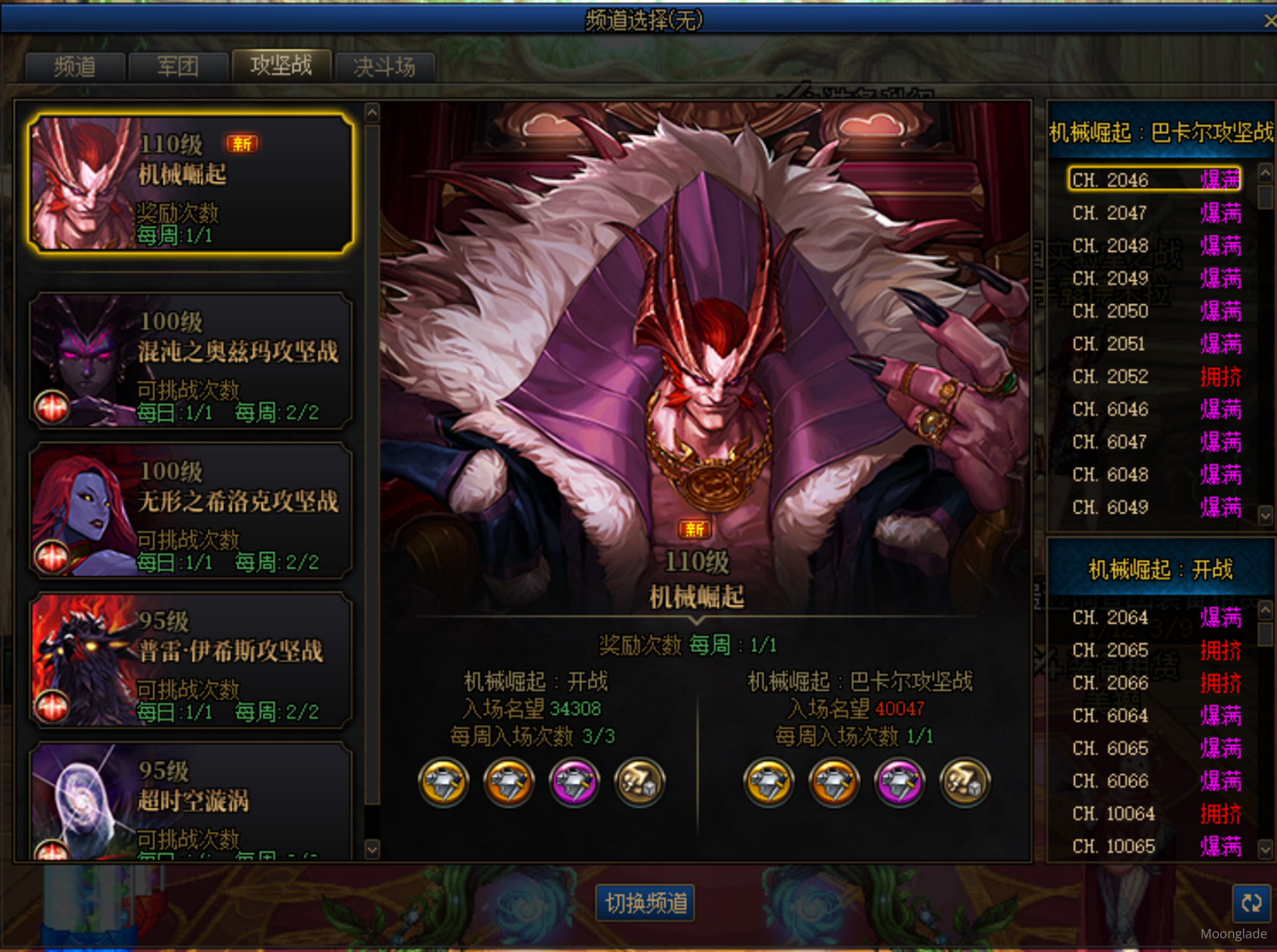Select the 攻坚战 tab
1277x952 pixels.
point(282,65)
